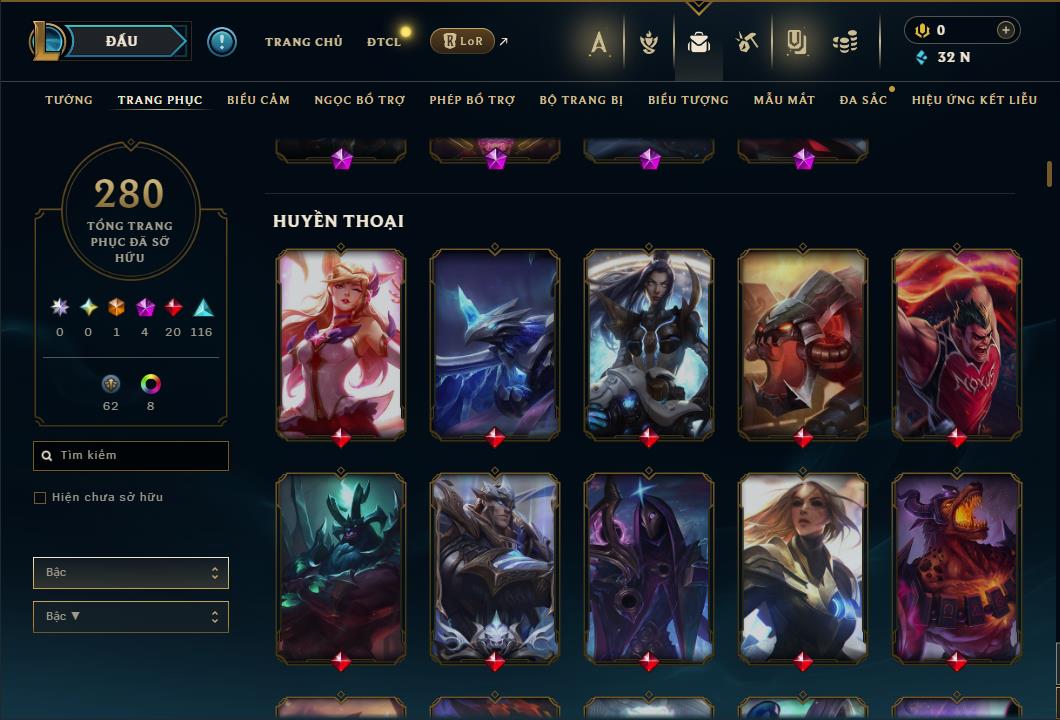Open the TRANG CHỦ home page
1060x720 pixels.
[303, 42]
